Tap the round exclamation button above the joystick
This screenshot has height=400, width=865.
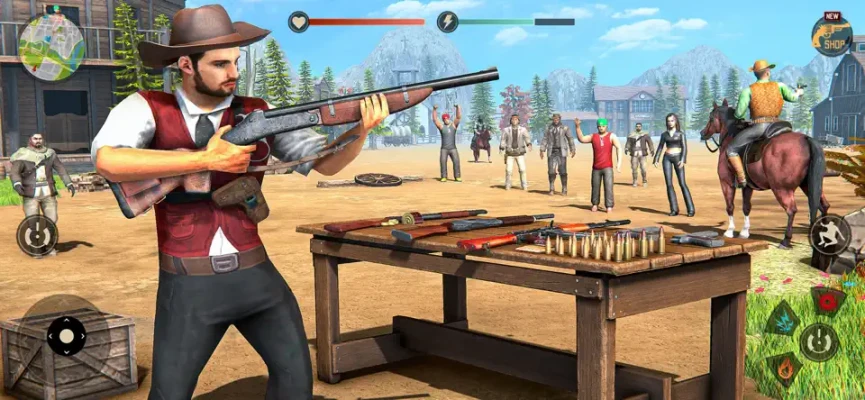pos(37,236)
